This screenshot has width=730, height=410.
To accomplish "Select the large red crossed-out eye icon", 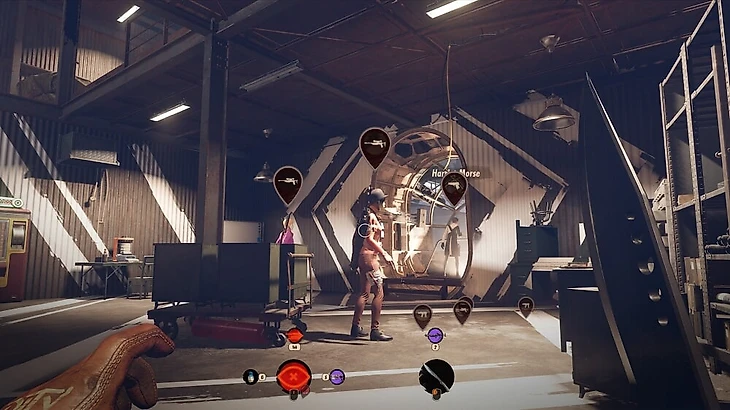I will 293,376.
